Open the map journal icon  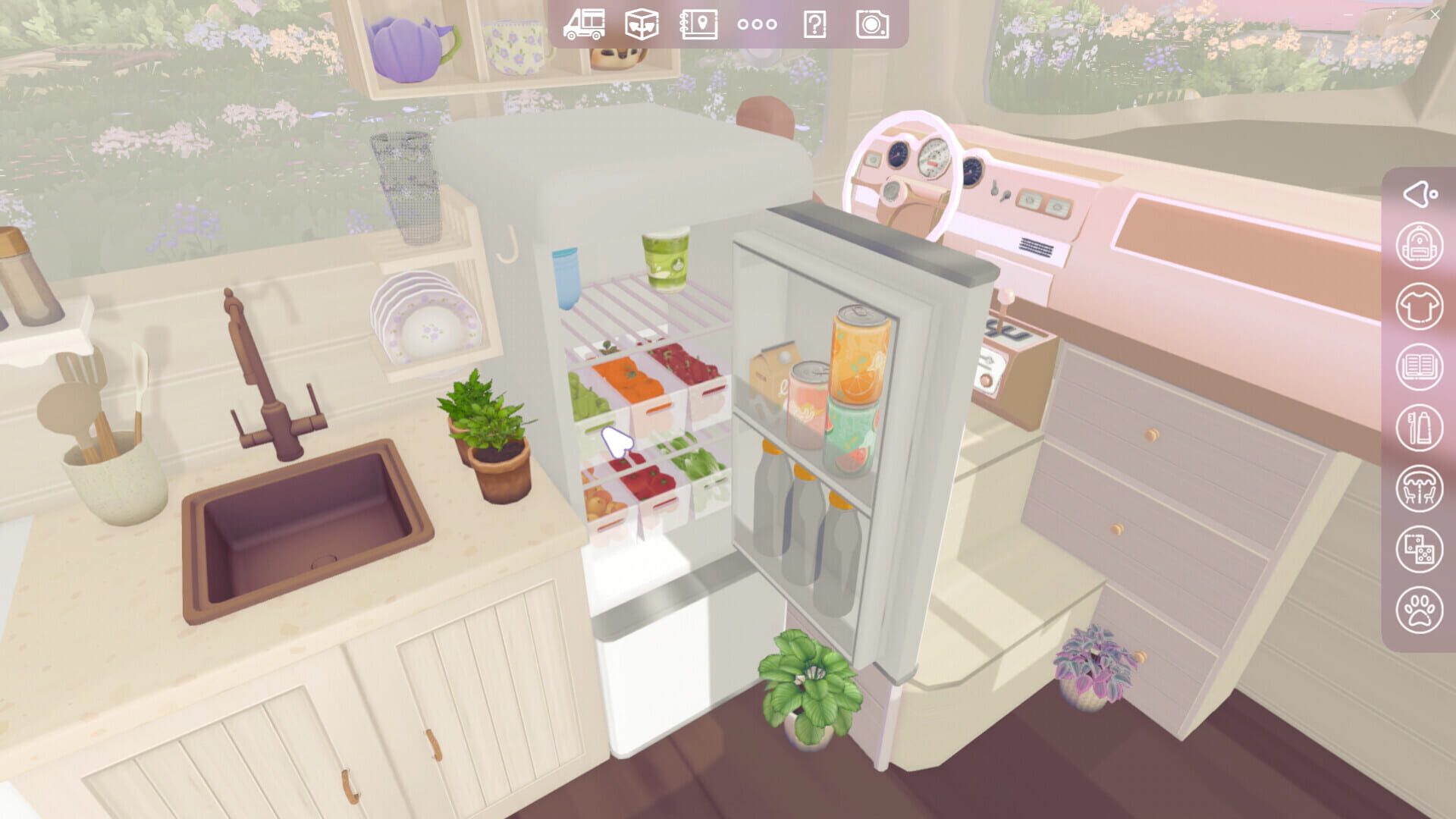coord(702,24)
